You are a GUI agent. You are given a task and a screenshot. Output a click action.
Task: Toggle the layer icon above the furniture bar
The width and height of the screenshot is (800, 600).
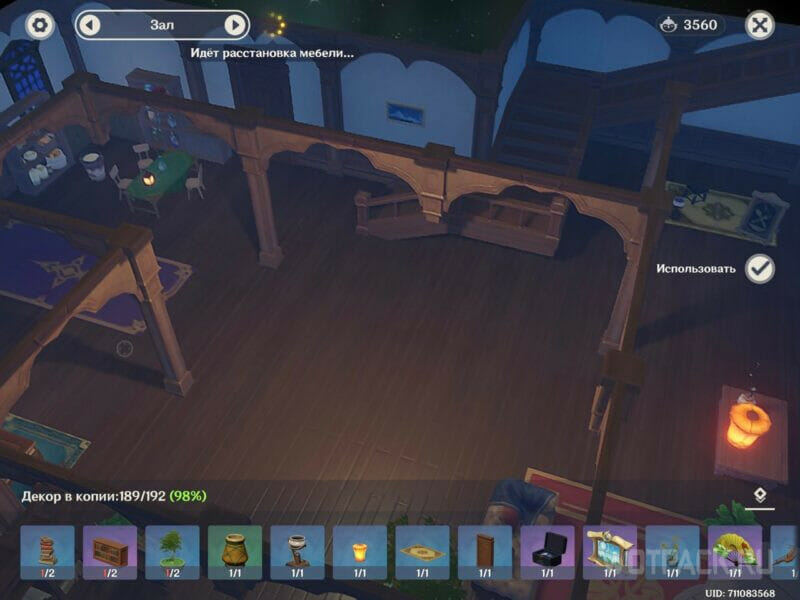click(x=761, y=495)
